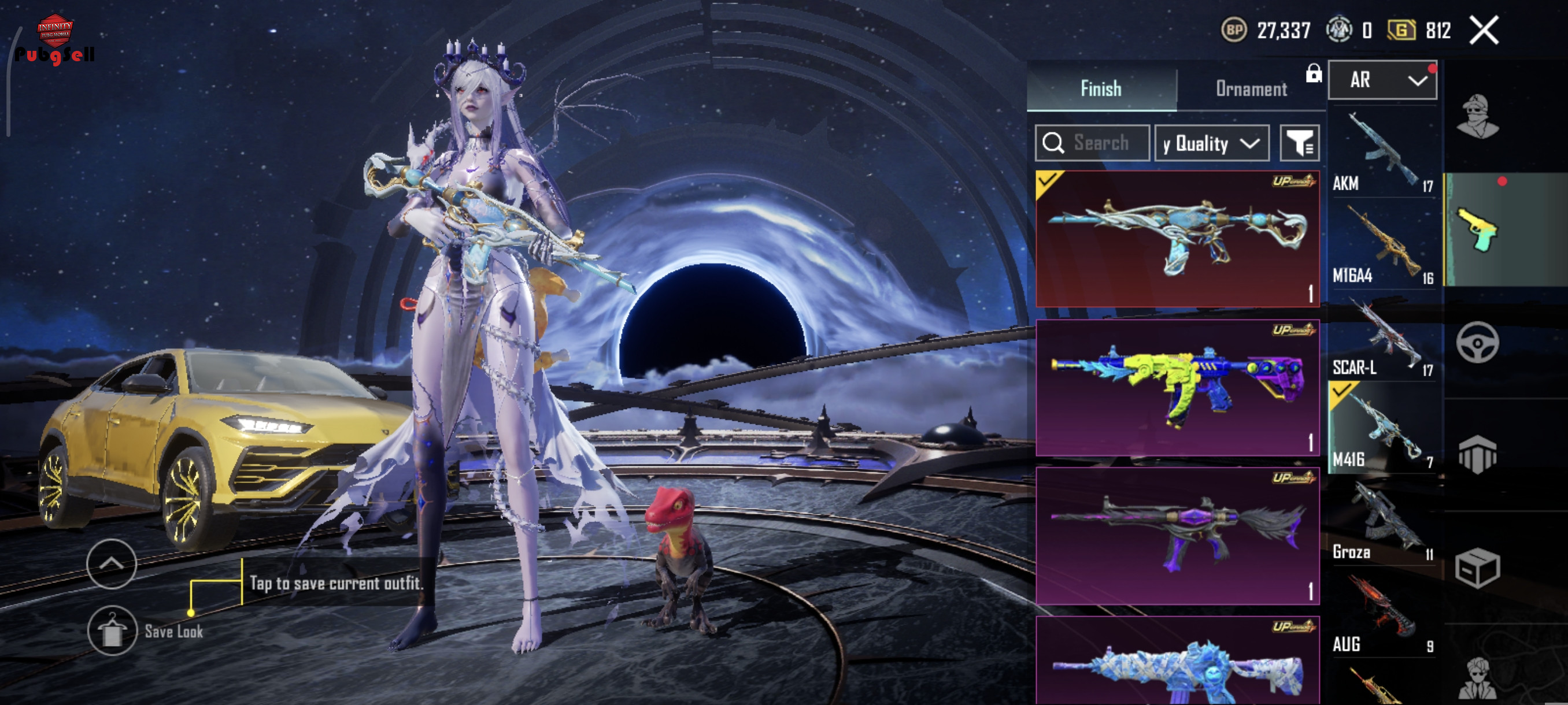Switch to the Finish tab
This screenshot has height=705, width=1568.
[1100, 89]
